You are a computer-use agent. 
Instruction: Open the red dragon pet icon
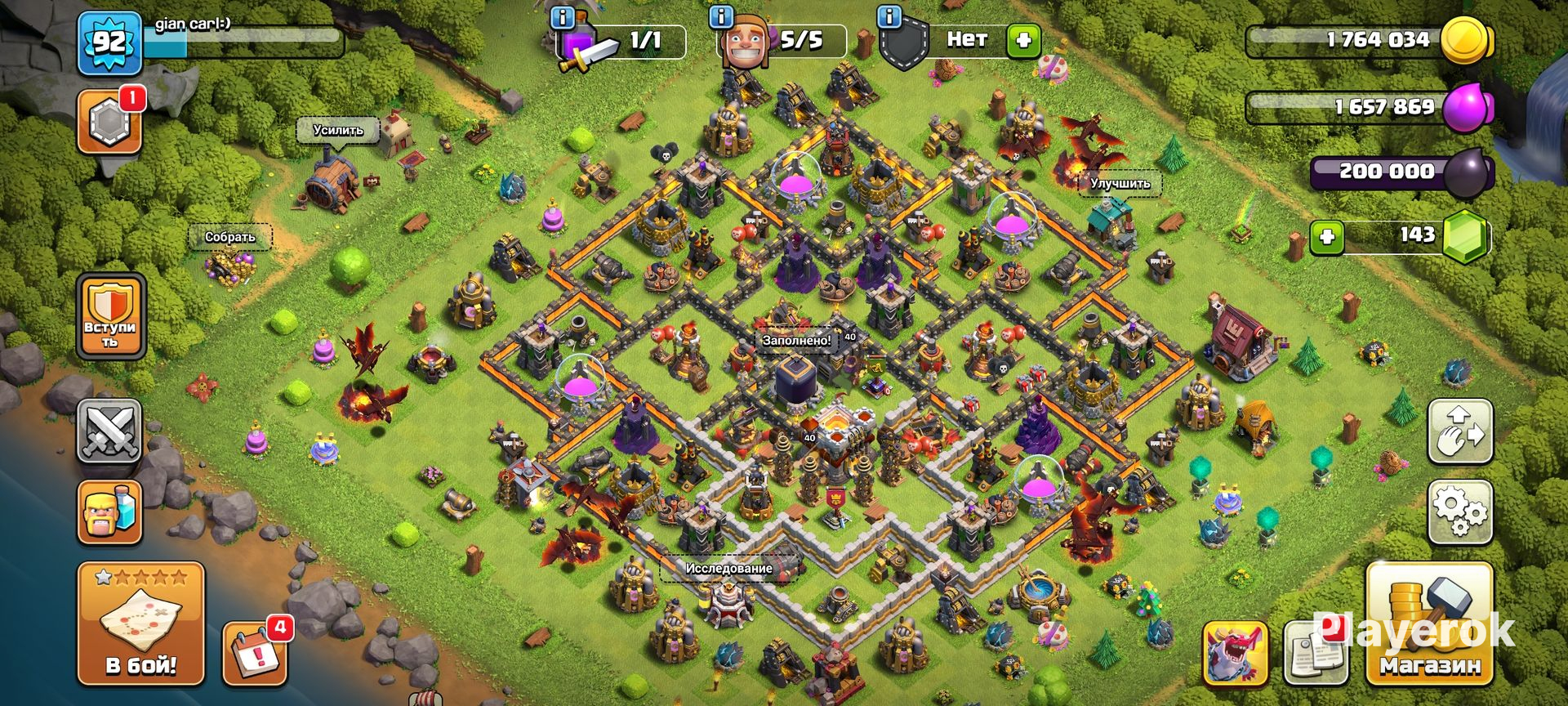(x=1235, y=654)
